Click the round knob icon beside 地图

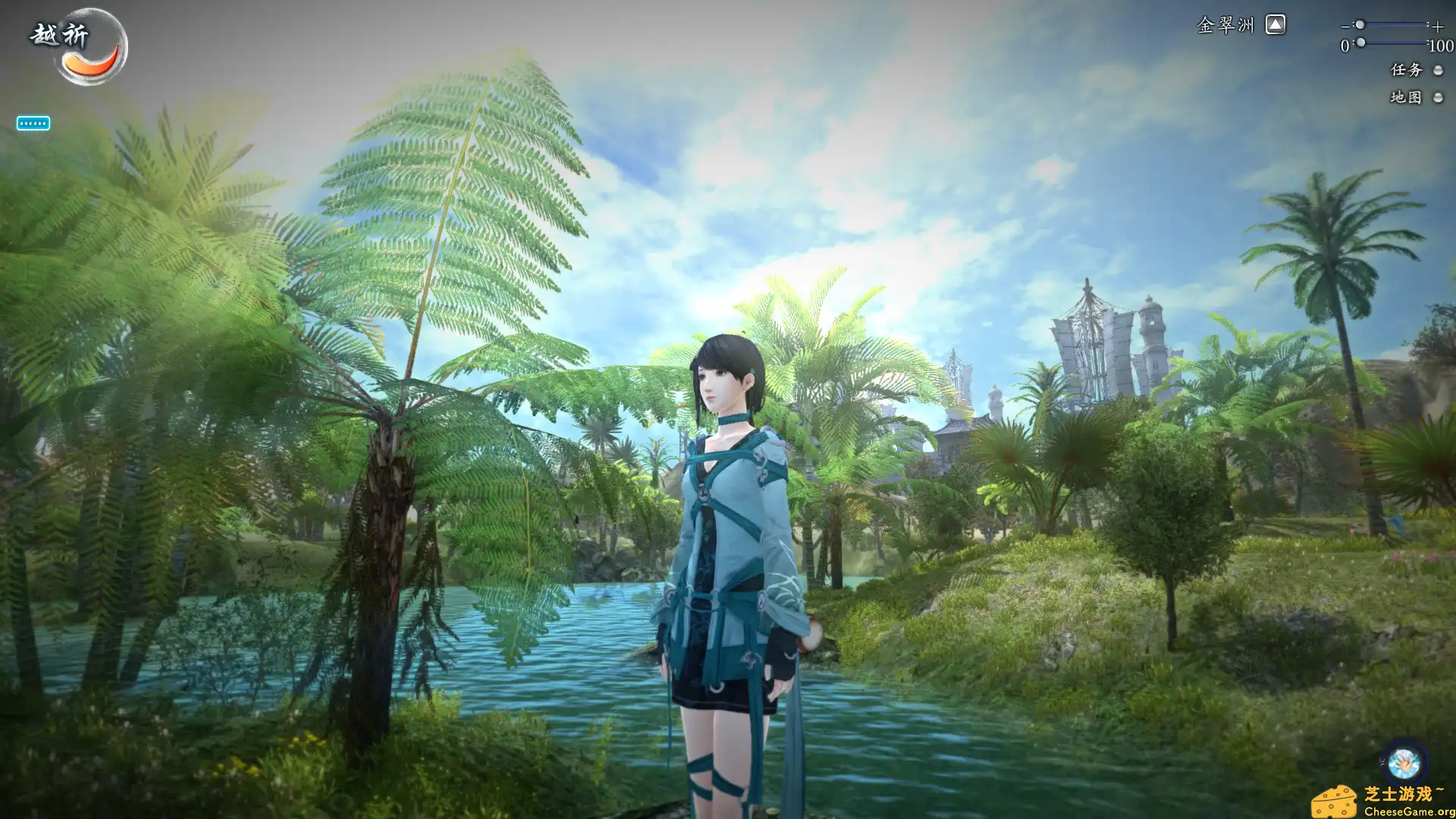pyautogui.click(x=1438, y=98)
